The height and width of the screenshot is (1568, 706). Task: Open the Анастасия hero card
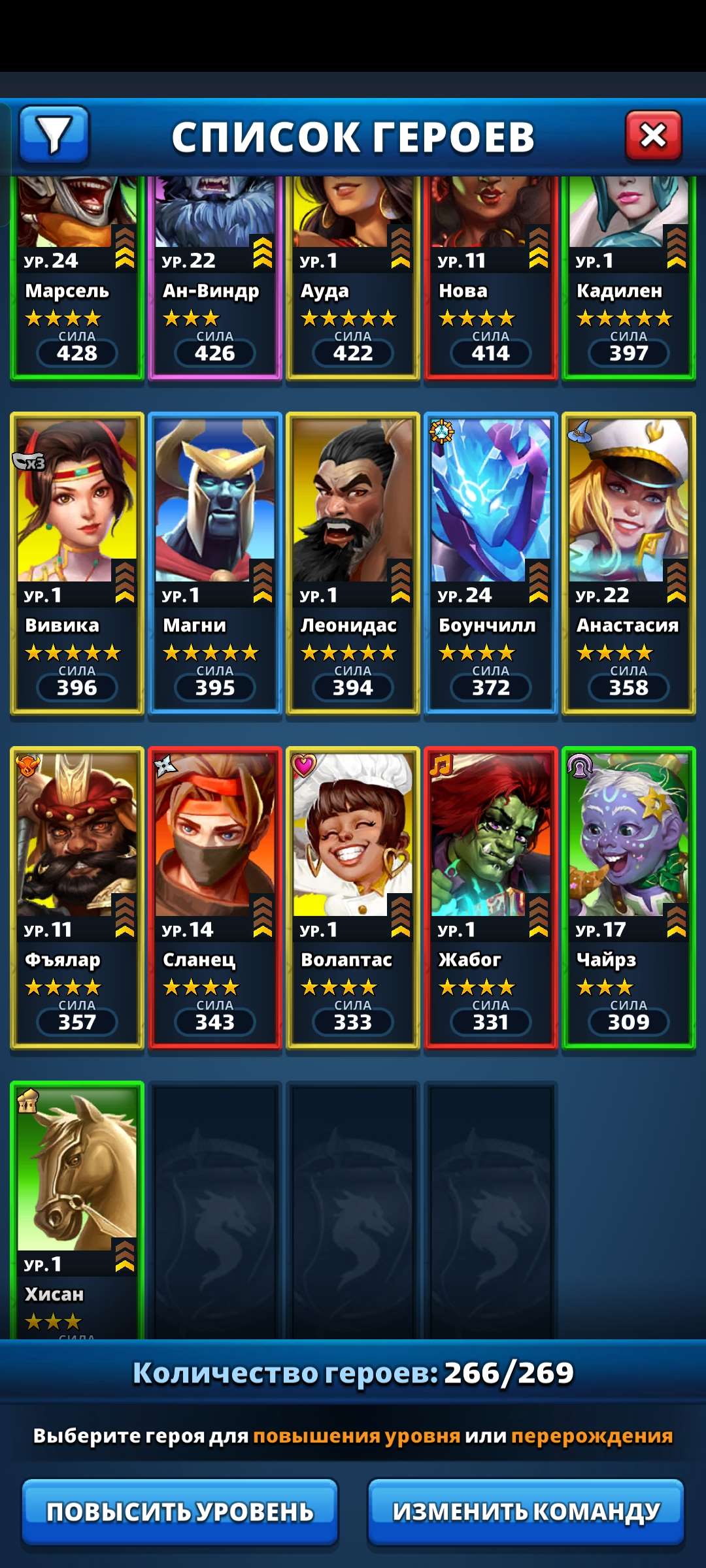tap(629, 563)
